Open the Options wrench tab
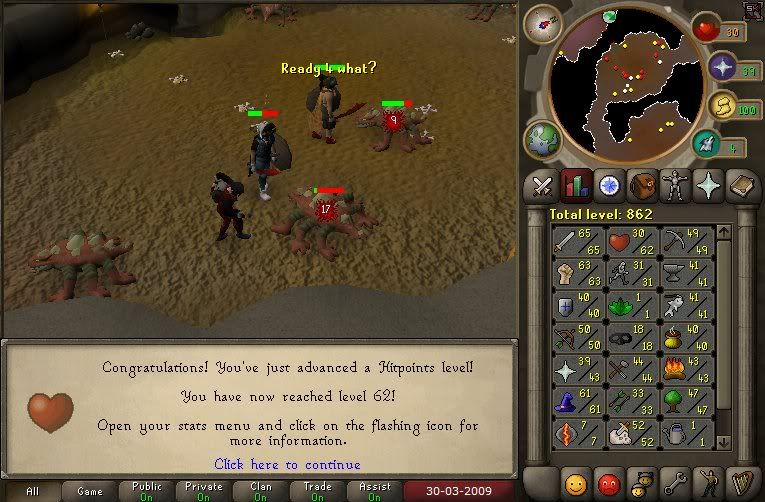765x502 pixels. [x=675, y=483]
